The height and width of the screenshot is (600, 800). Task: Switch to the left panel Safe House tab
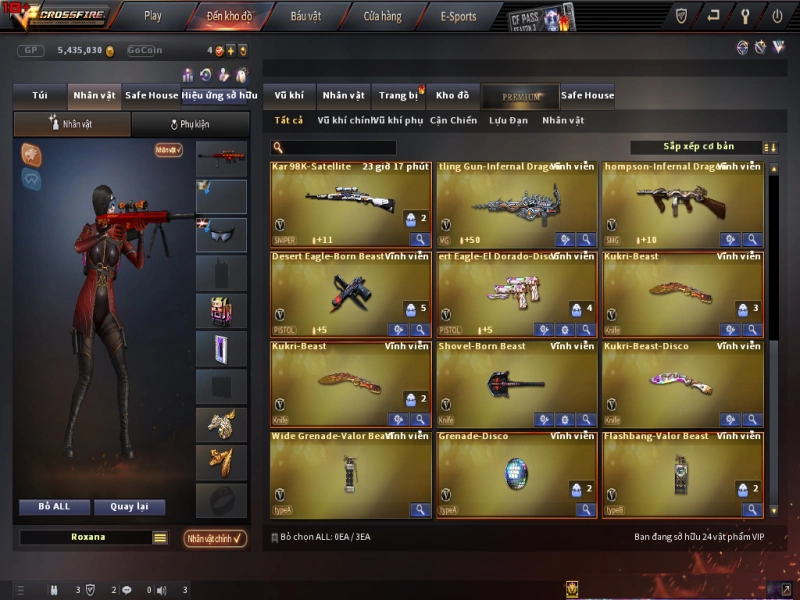coord(152,96)
